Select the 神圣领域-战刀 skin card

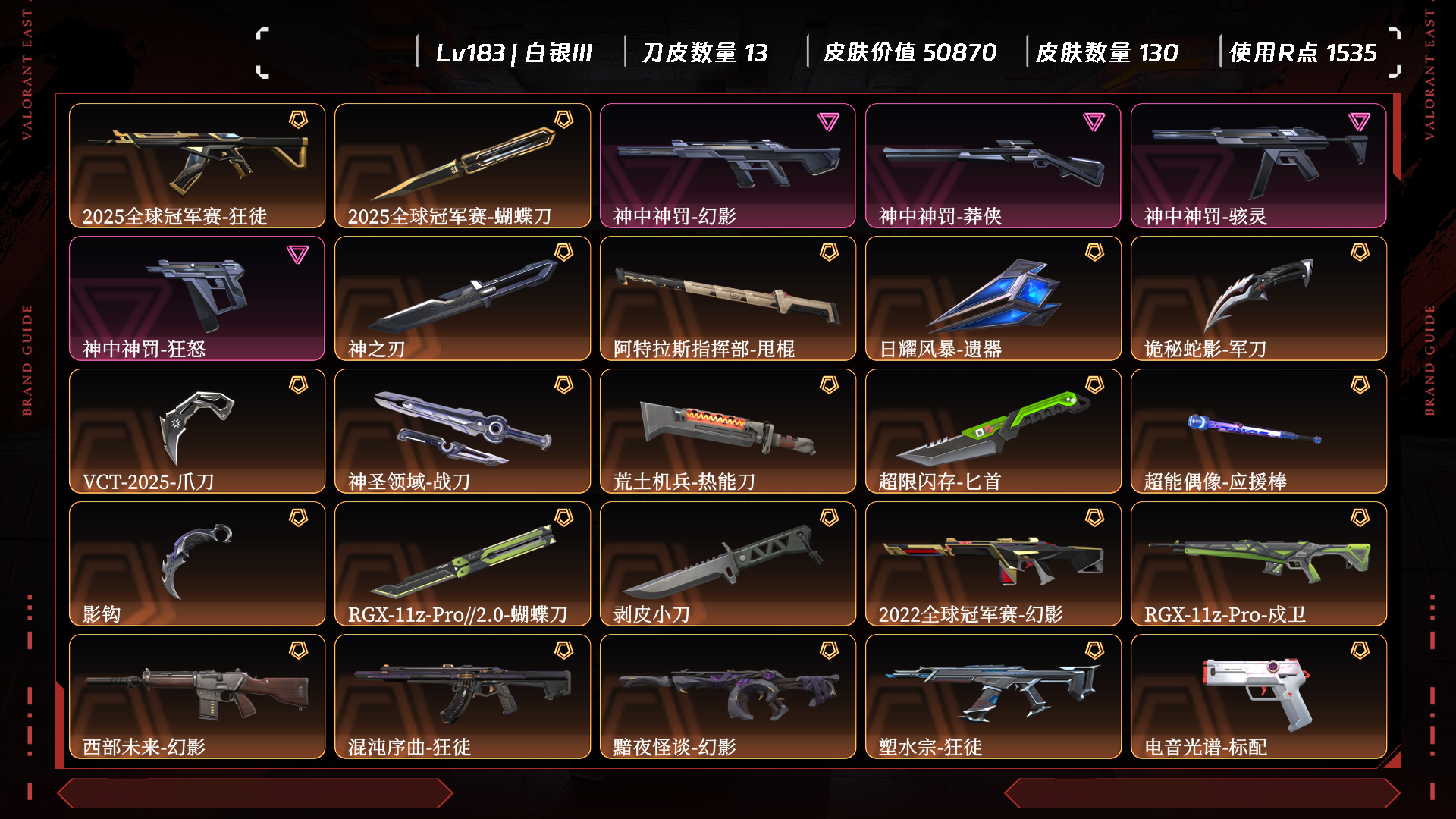coord(463,431)
